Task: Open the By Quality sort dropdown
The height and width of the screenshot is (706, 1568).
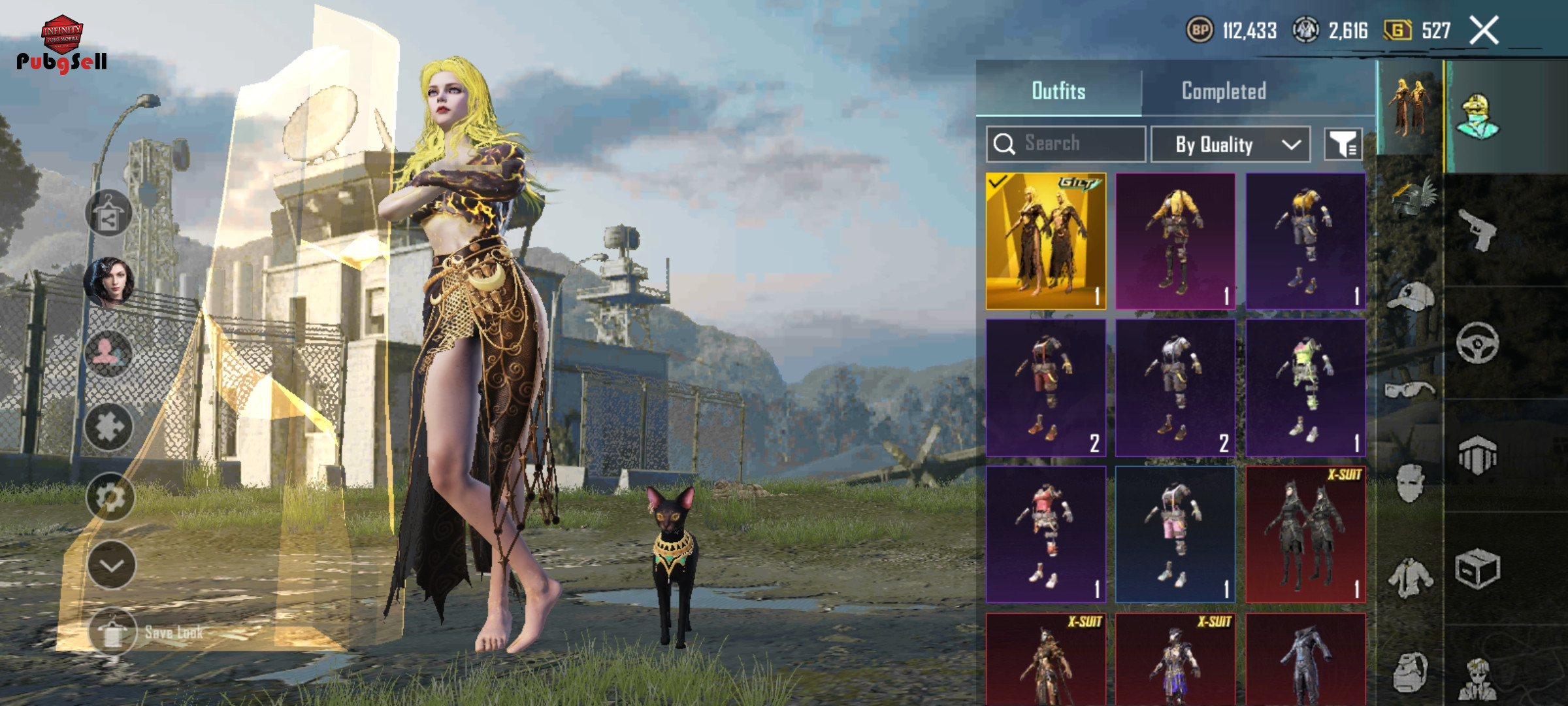Action: [x=1230, y=144]
